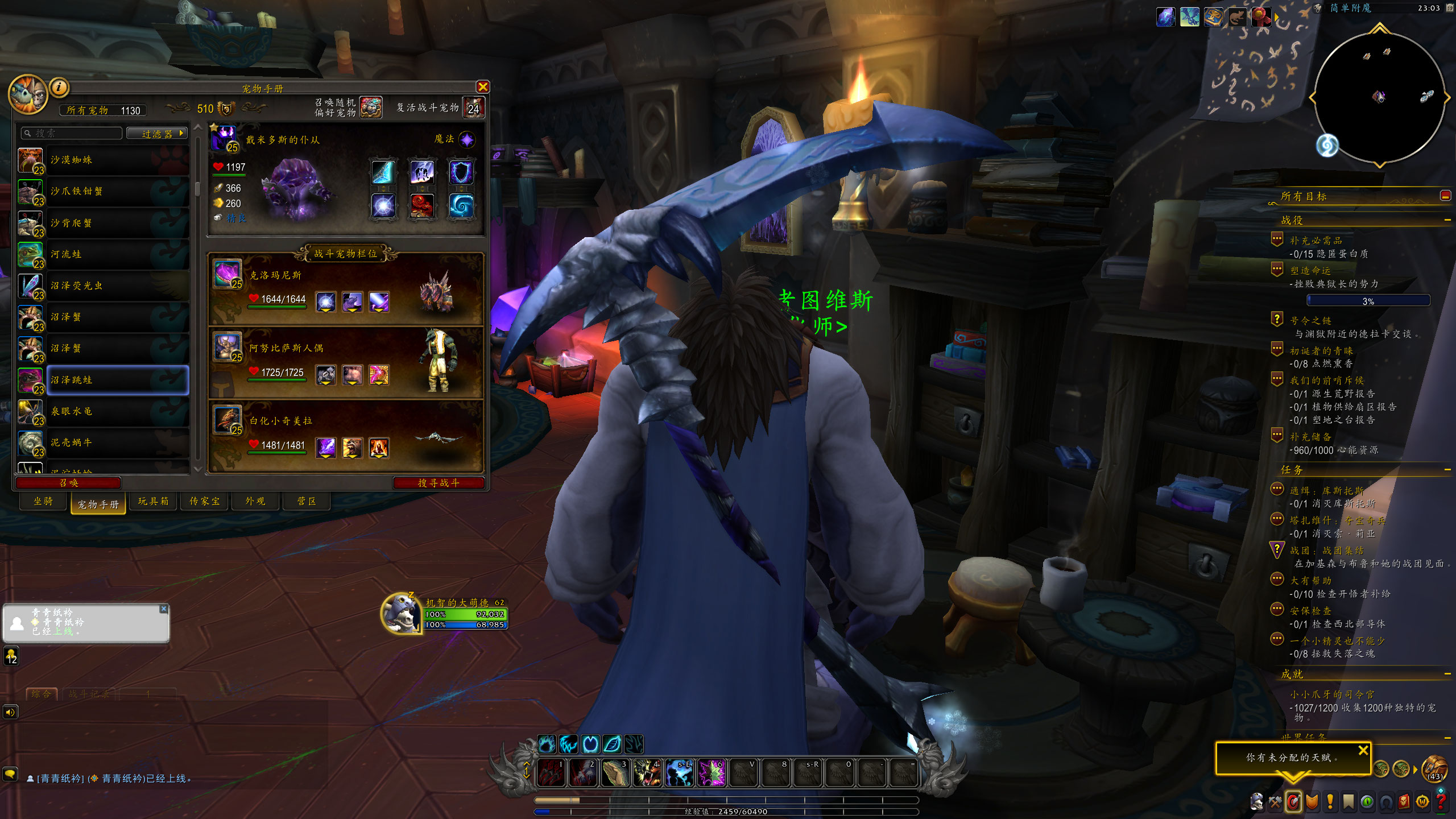Open the minimap
1456x819 pixels.
[x=1379, y=98]
